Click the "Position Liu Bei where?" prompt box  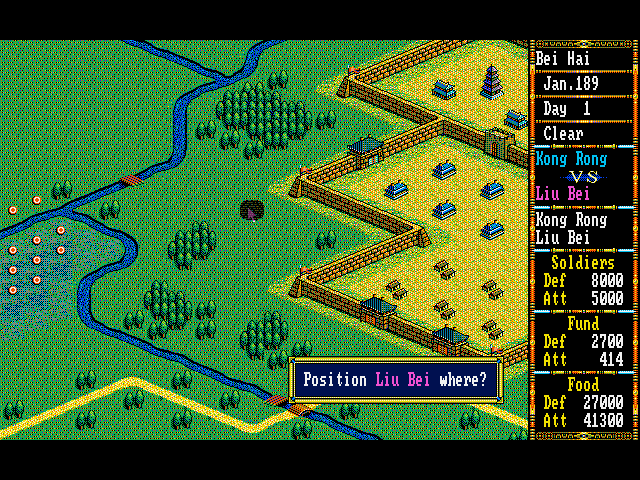[x=396, y=380]
